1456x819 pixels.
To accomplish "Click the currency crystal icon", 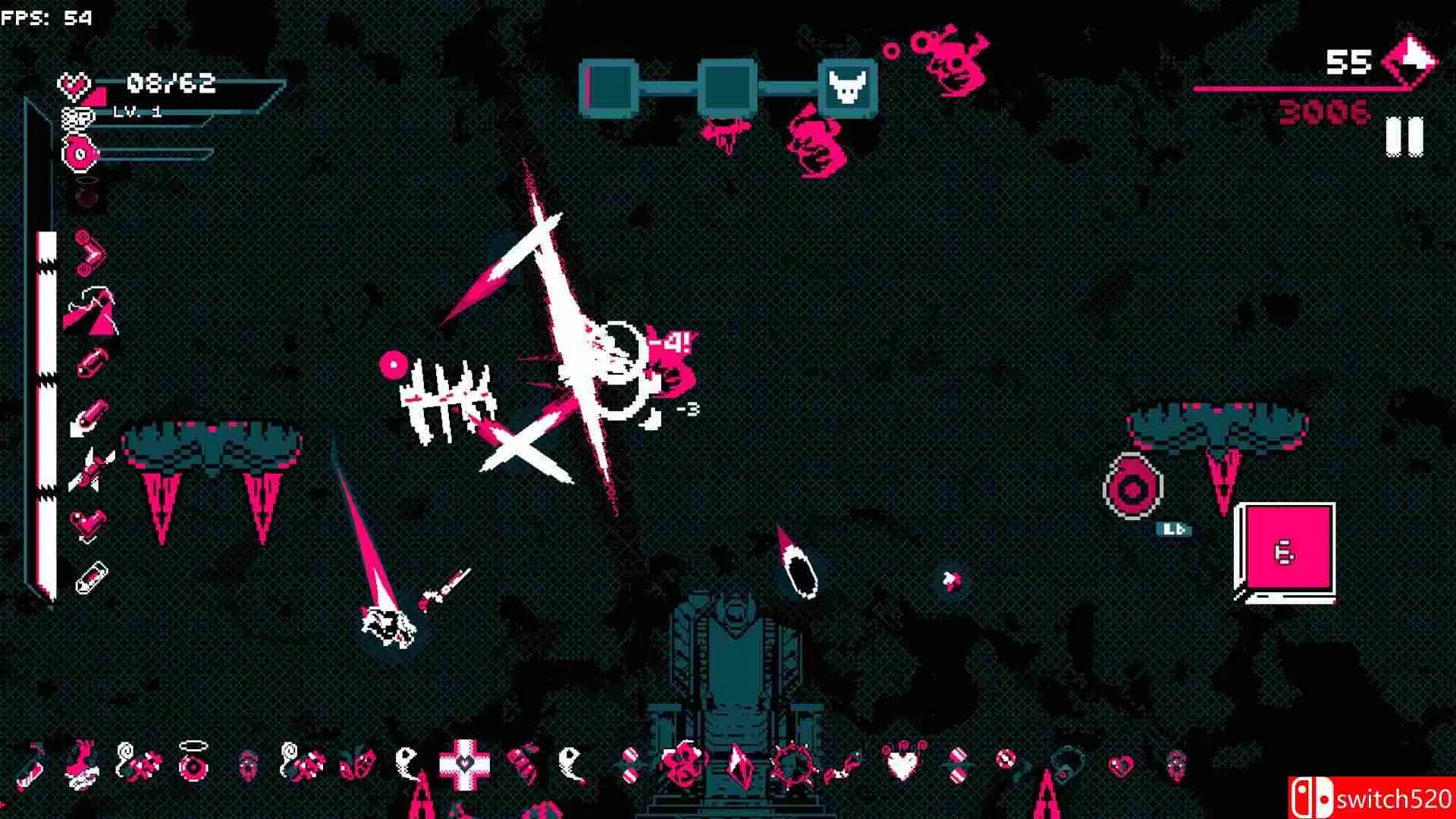I will [1409, 61].
